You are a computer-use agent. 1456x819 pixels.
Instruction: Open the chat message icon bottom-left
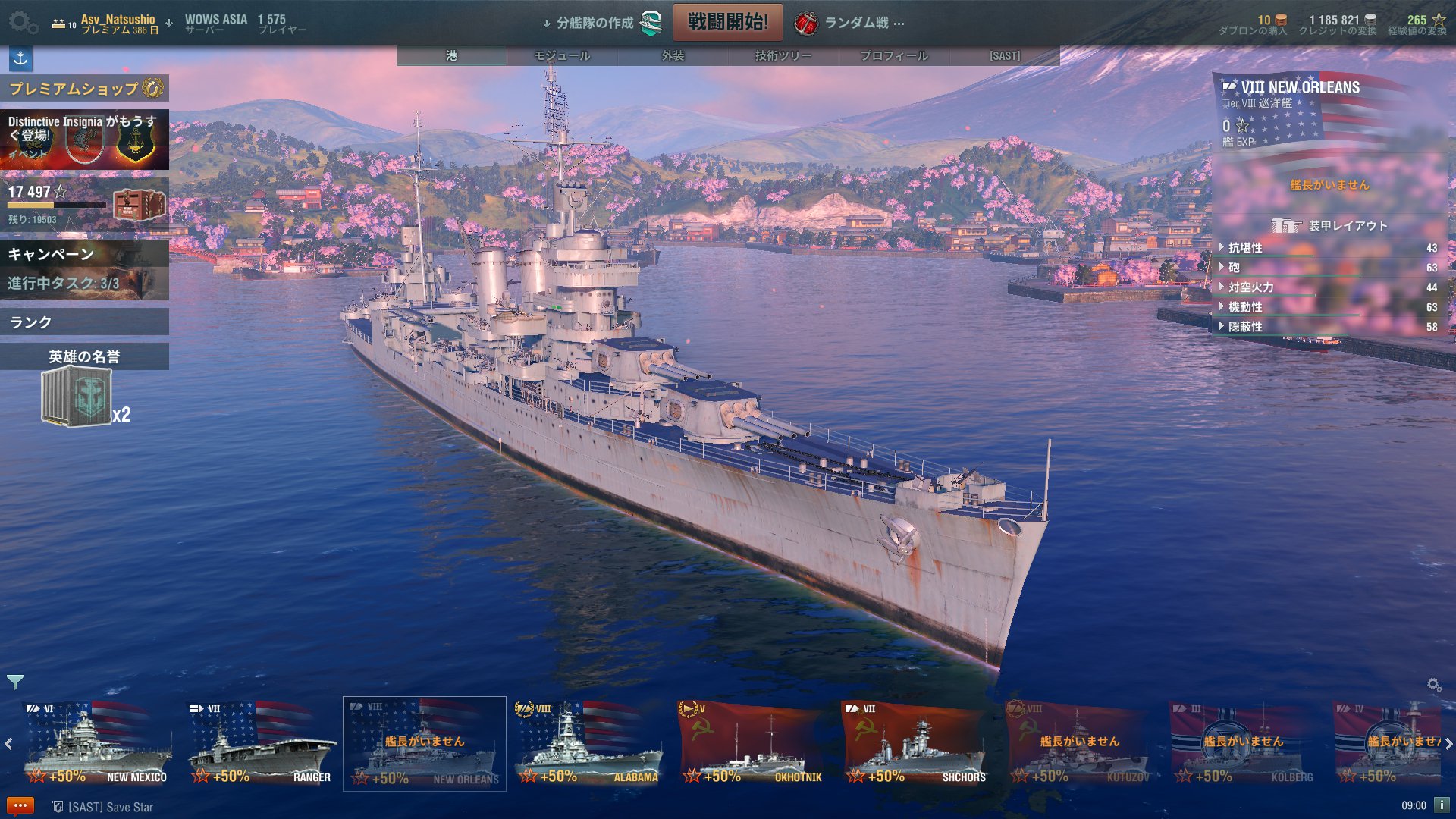tap(20, 806)
